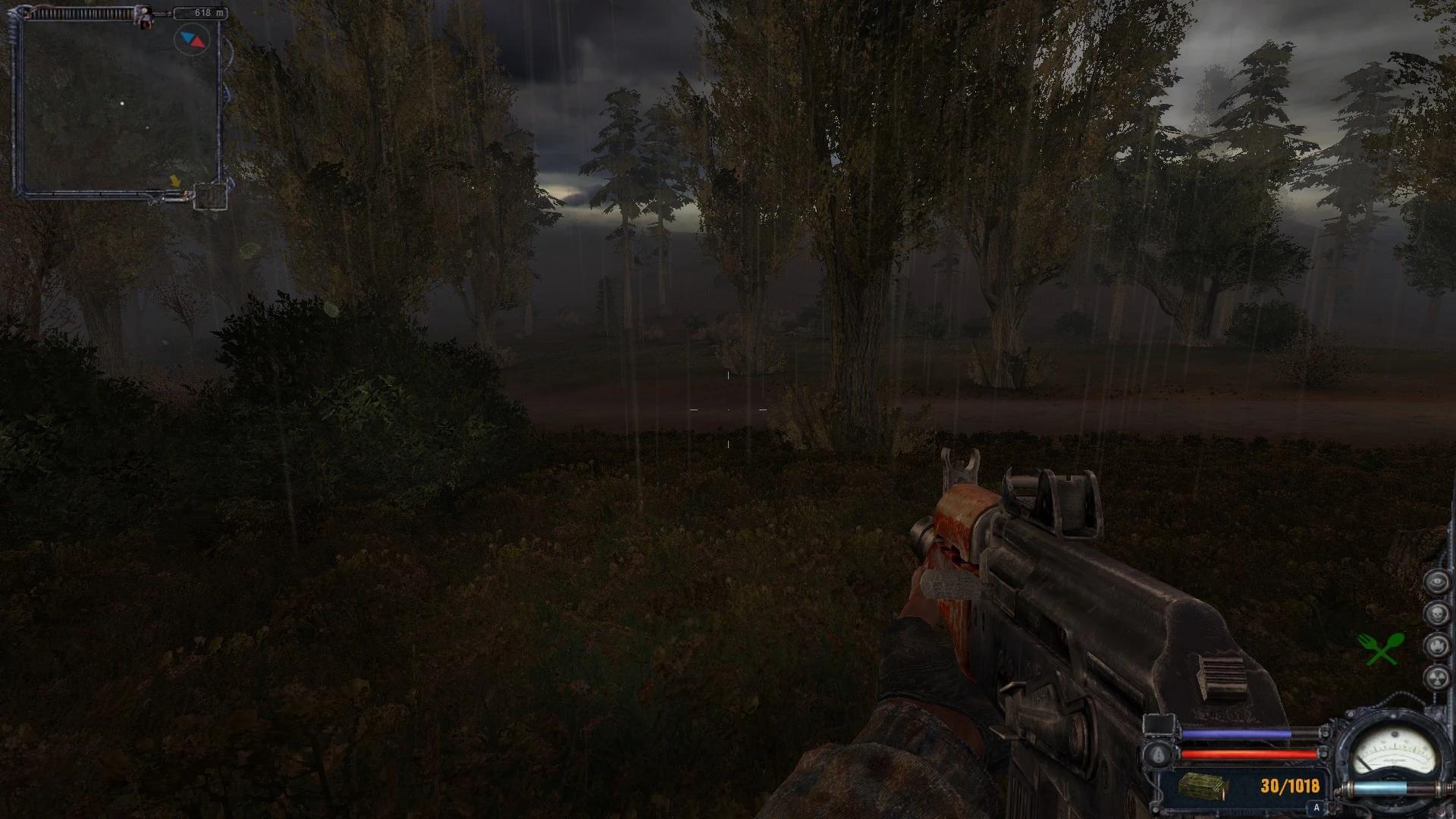
Task: Select the flame anomaly warning icon
Action: [1436, 645]
